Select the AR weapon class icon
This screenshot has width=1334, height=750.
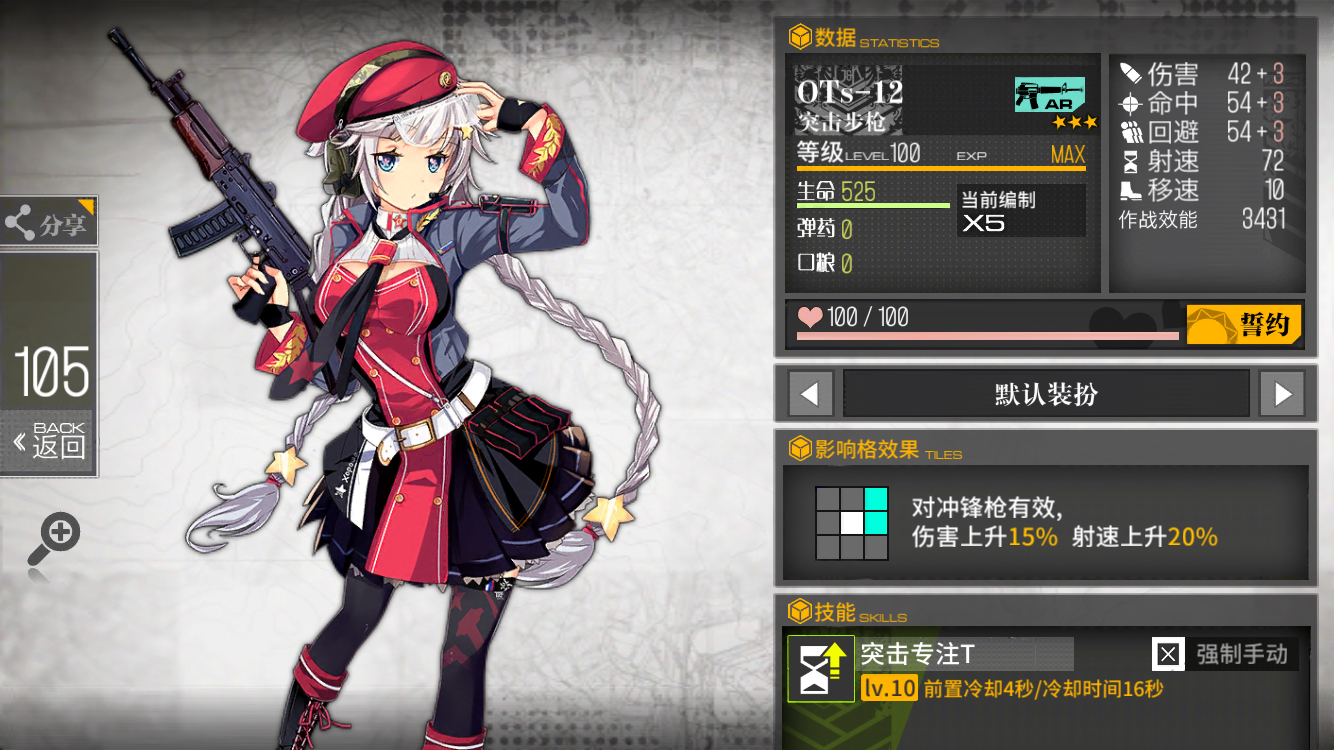1050,92
